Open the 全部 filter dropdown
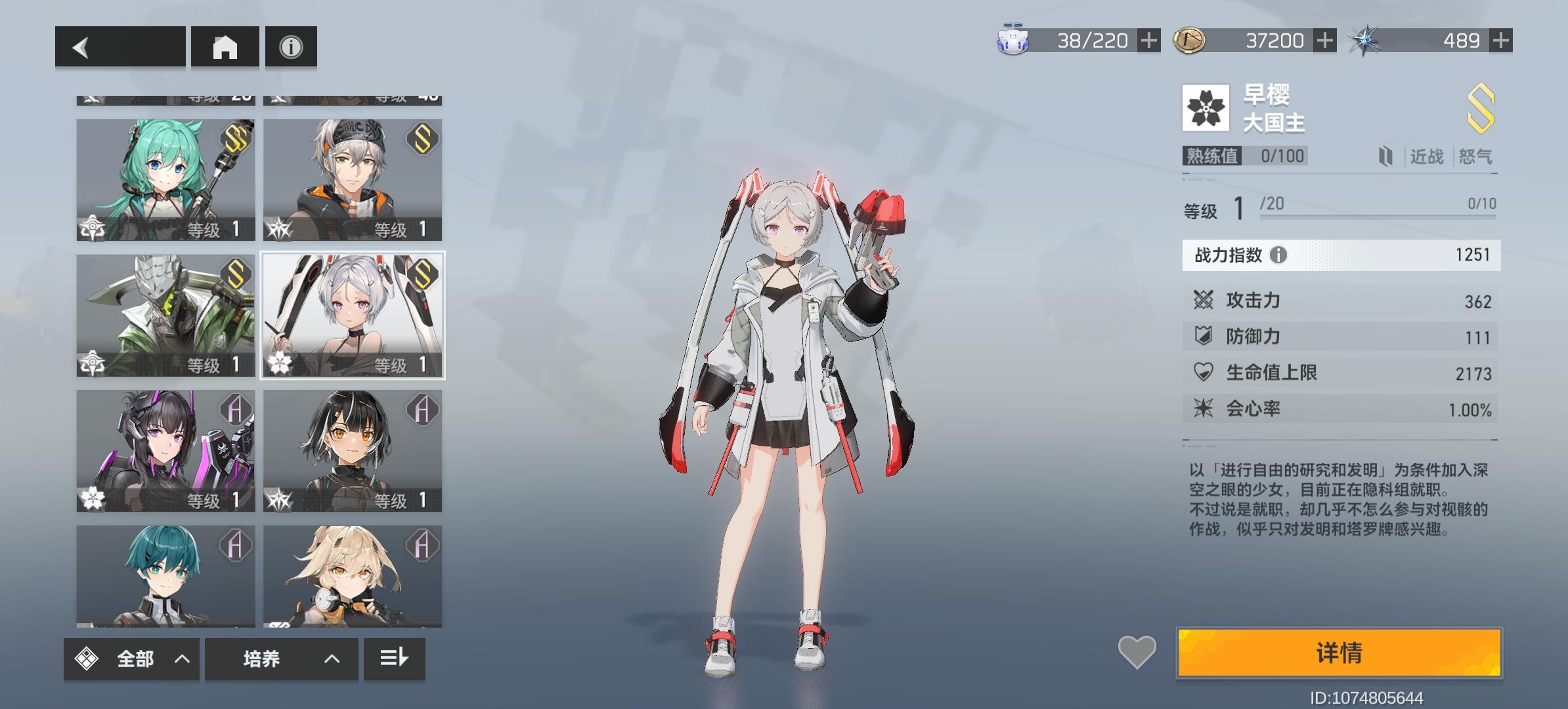Screen dimensions: 1568x709 coord(131,659)
